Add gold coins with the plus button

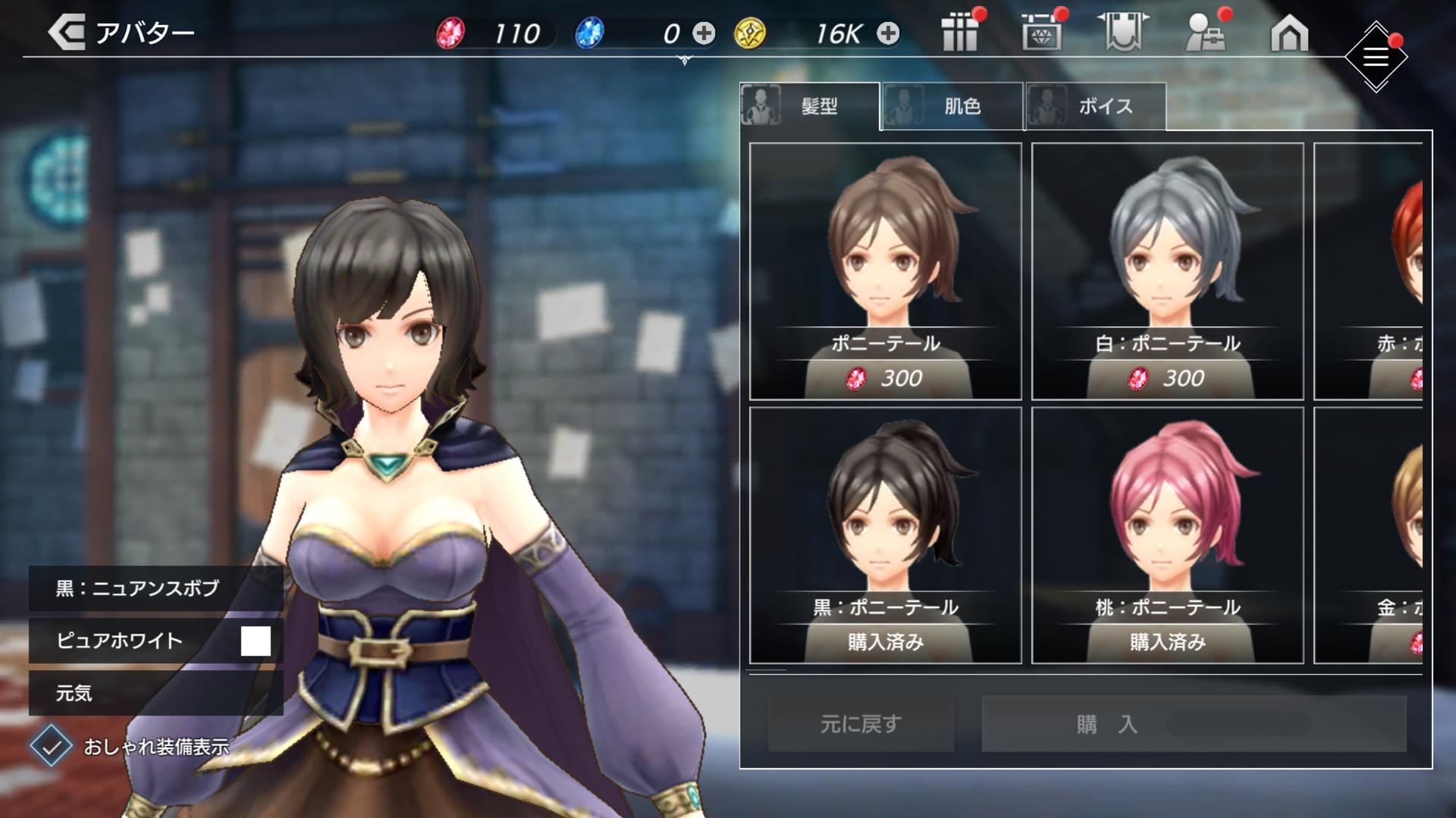click(x=888, y=33)
